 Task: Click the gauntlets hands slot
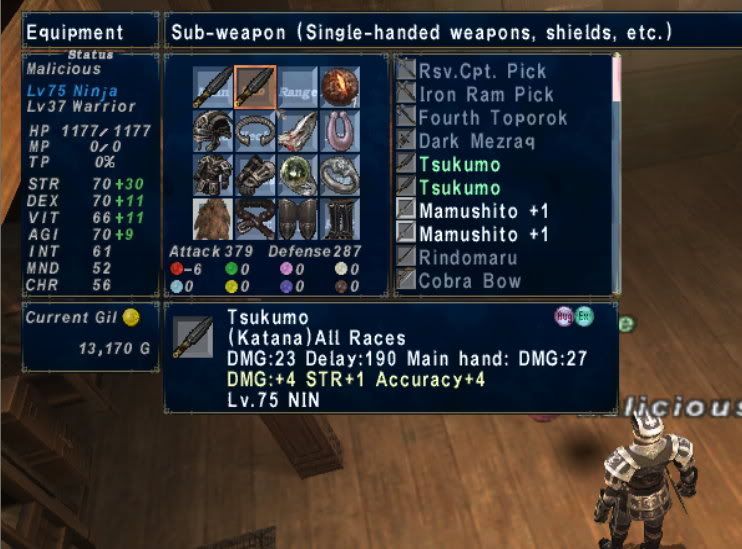click(x=256, y=174)
